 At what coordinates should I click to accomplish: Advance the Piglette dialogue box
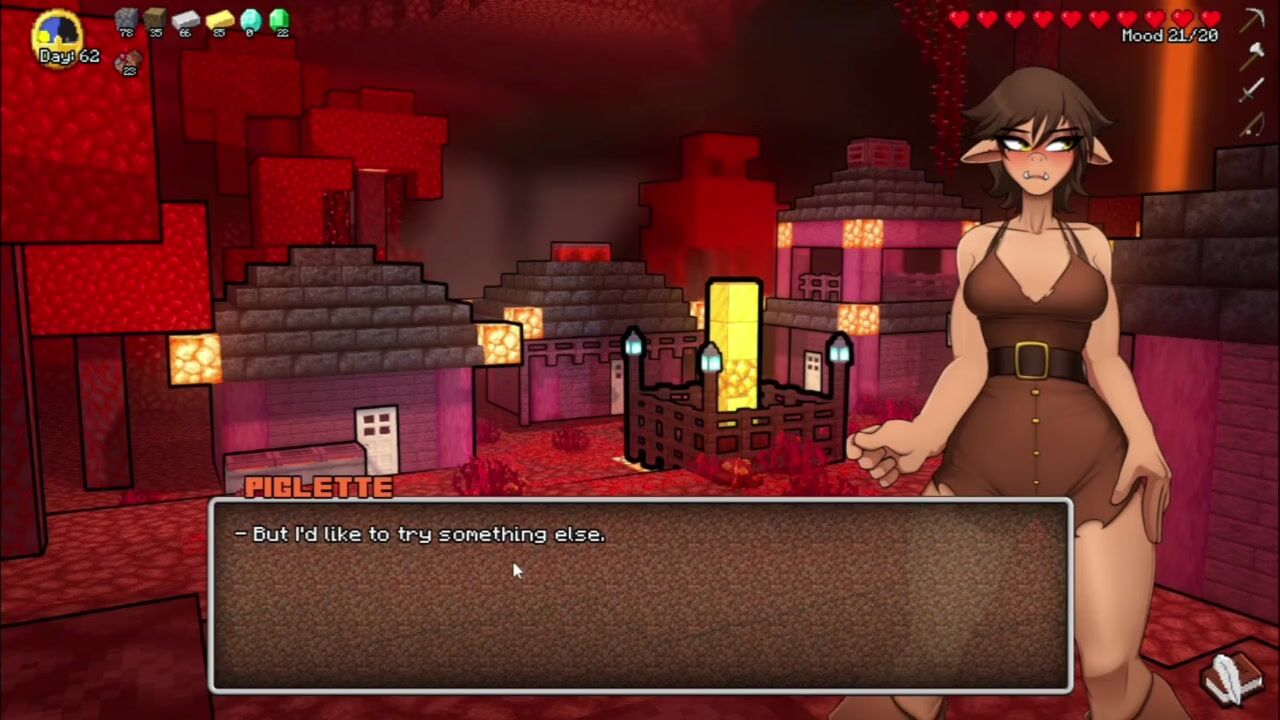[x=640, y=596]
